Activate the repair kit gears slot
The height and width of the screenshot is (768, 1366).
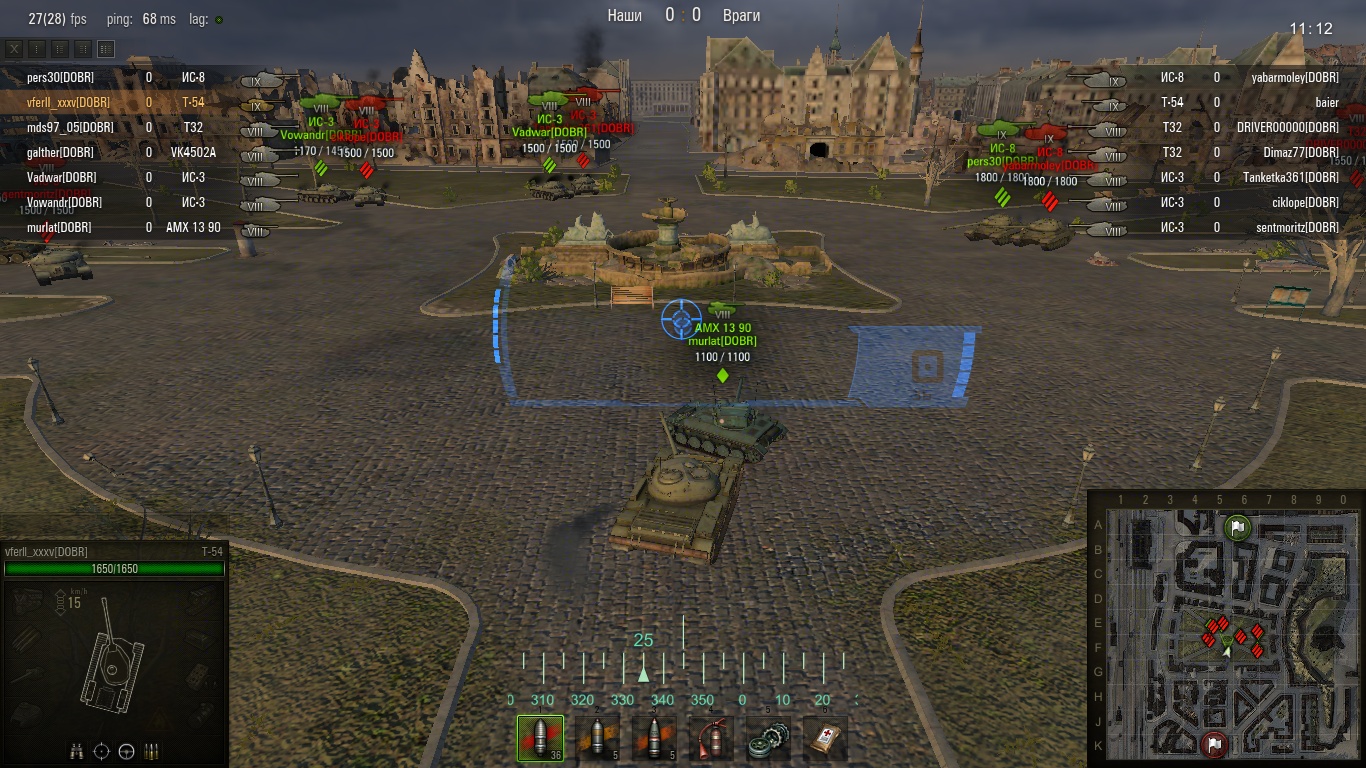768,738
